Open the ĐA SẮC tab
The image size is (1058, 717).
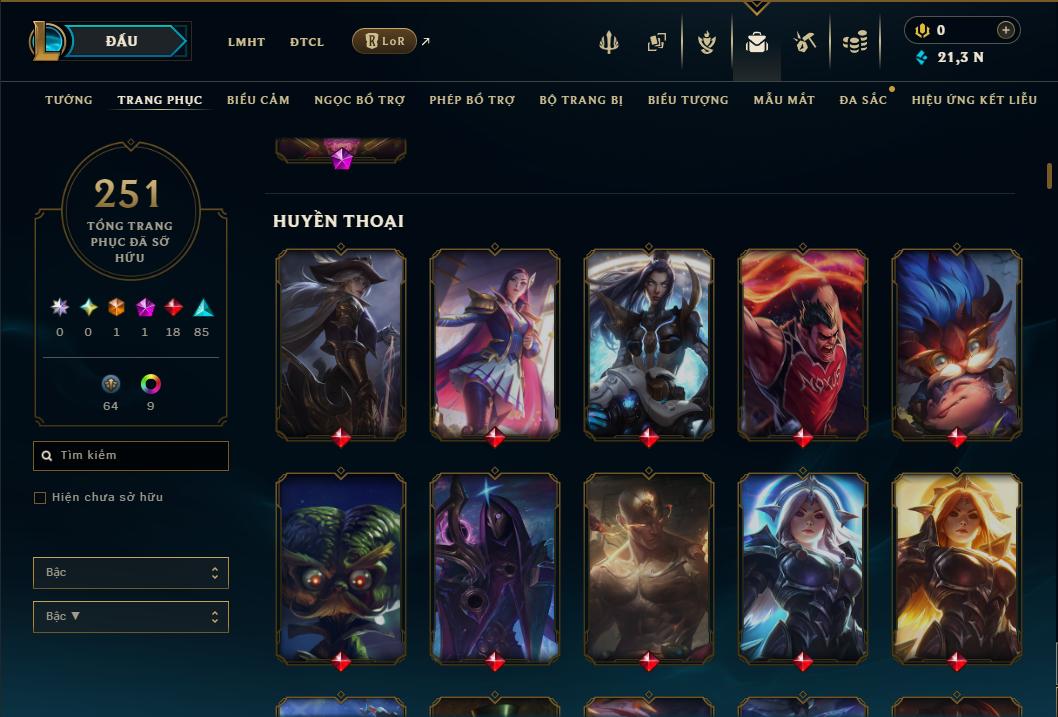tap(863, 100)
